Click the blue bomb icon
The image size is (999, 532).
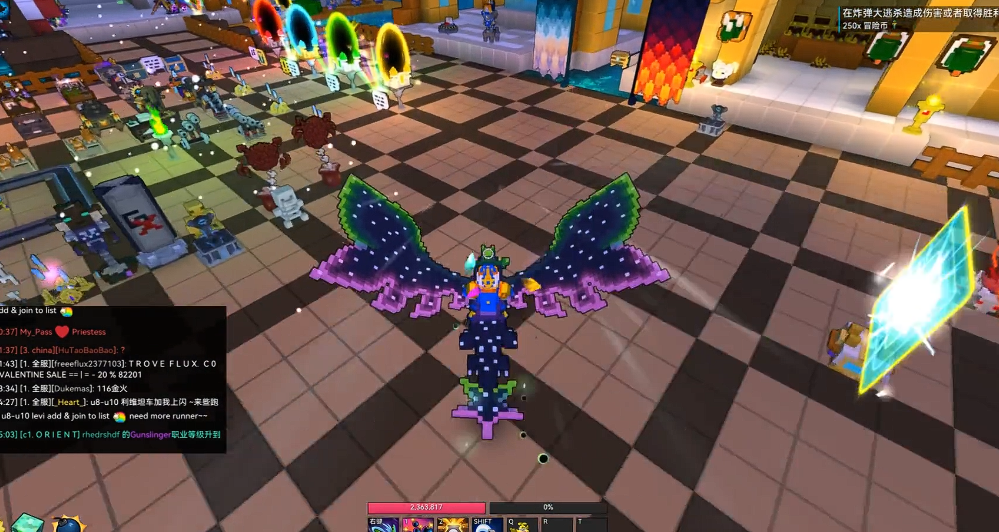[68, 524]
